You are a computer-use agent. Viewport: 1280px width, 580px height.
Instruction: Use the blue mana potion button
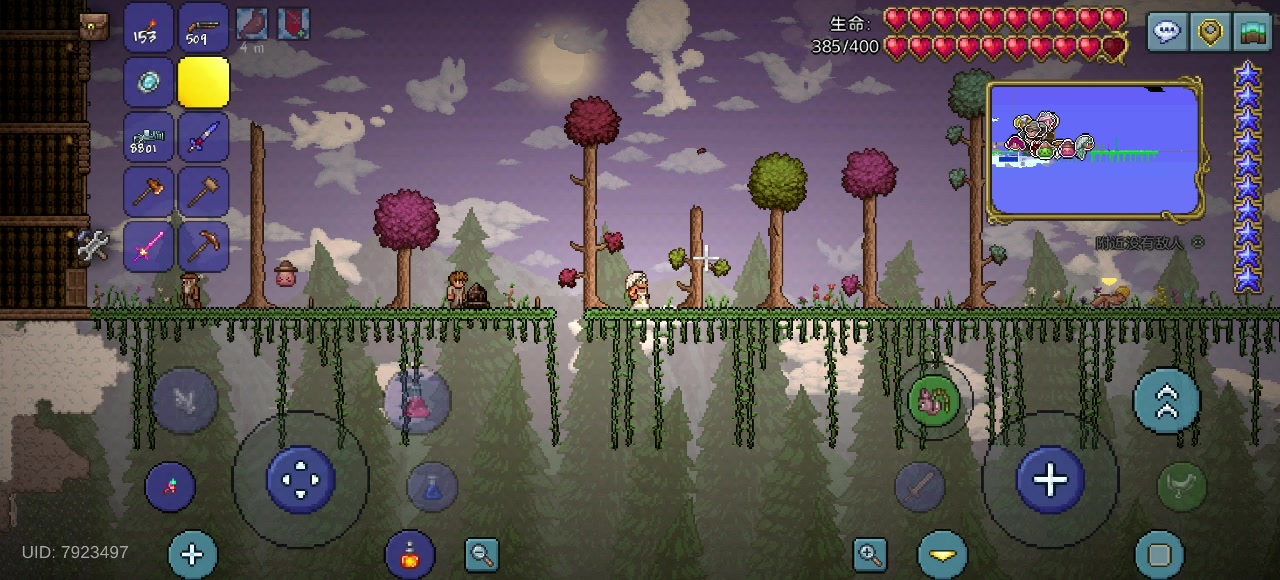click(x=432, y=487)
